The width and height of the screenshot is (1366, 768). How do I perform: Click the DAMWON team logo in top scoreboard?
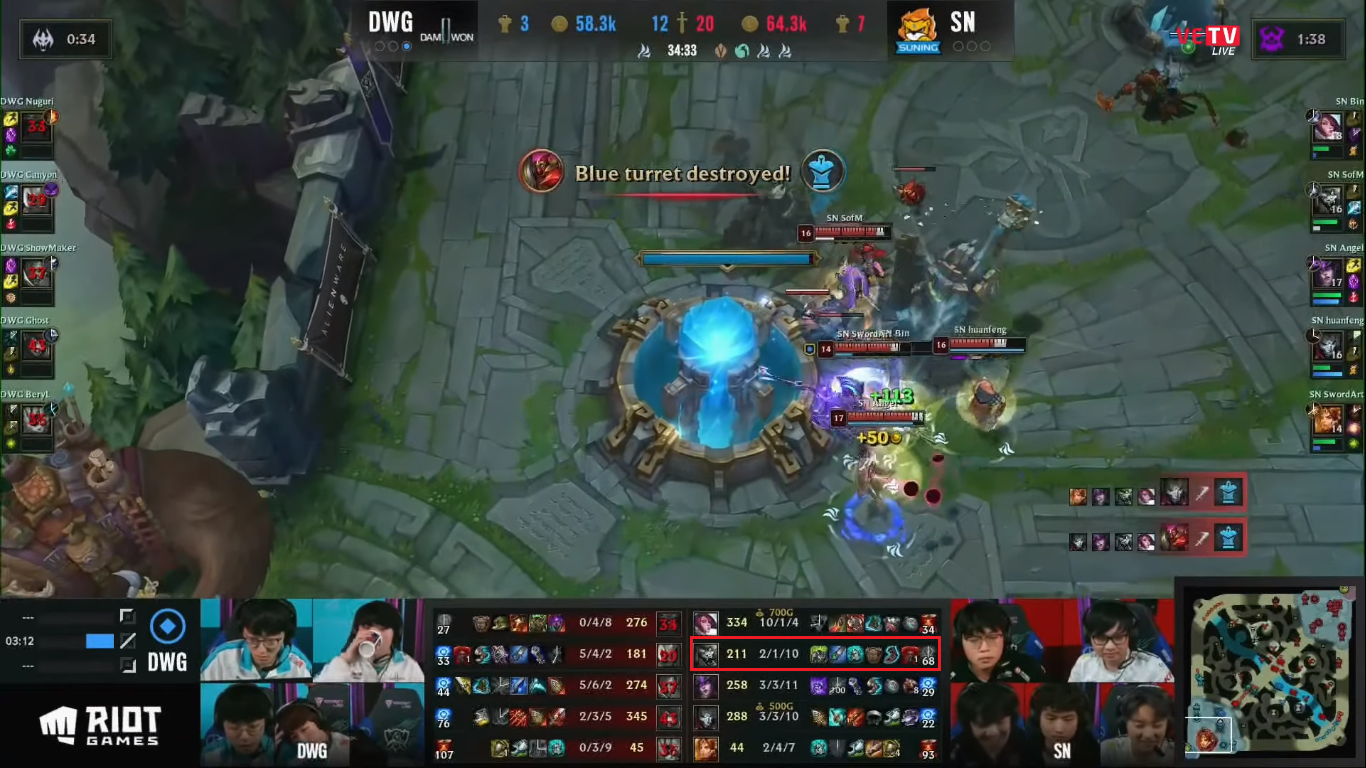[x=448, y=31]
